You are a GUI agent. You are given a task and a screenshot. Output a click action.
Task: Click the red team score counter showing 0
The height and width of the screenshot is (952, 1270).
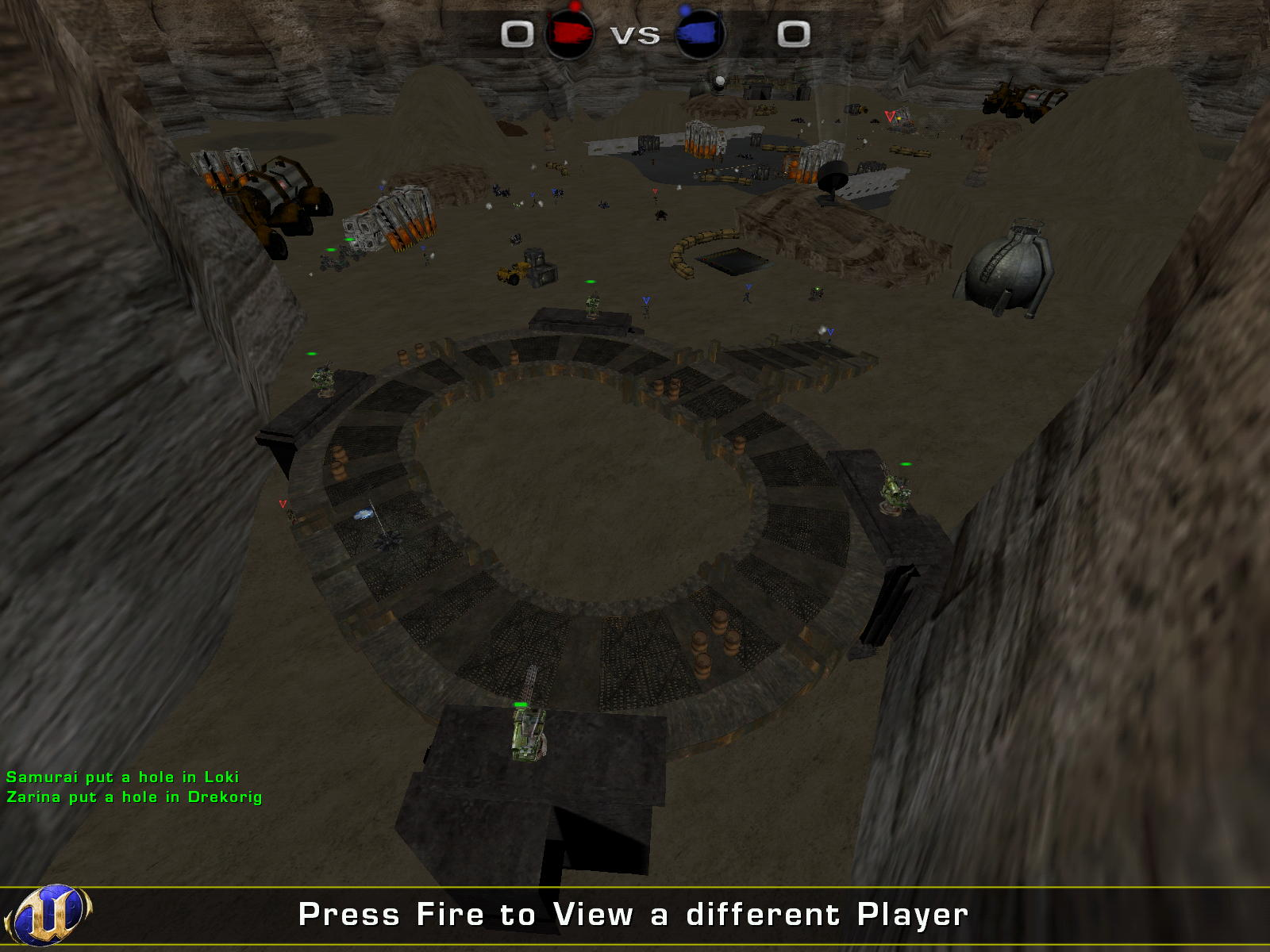(518, 34)
